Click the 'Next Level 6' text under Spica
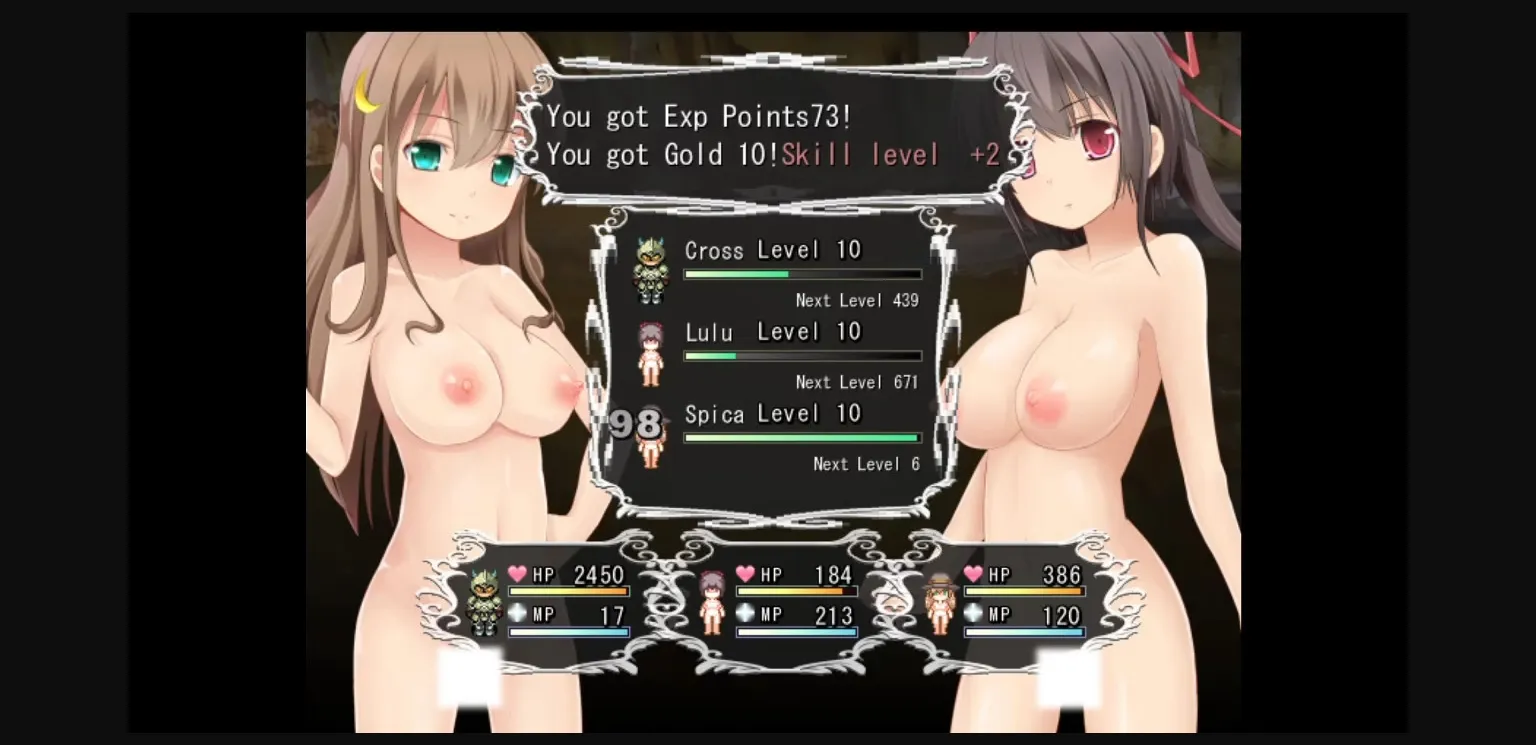This screenshot has width=1536, height=745. (x=866, y=464)
